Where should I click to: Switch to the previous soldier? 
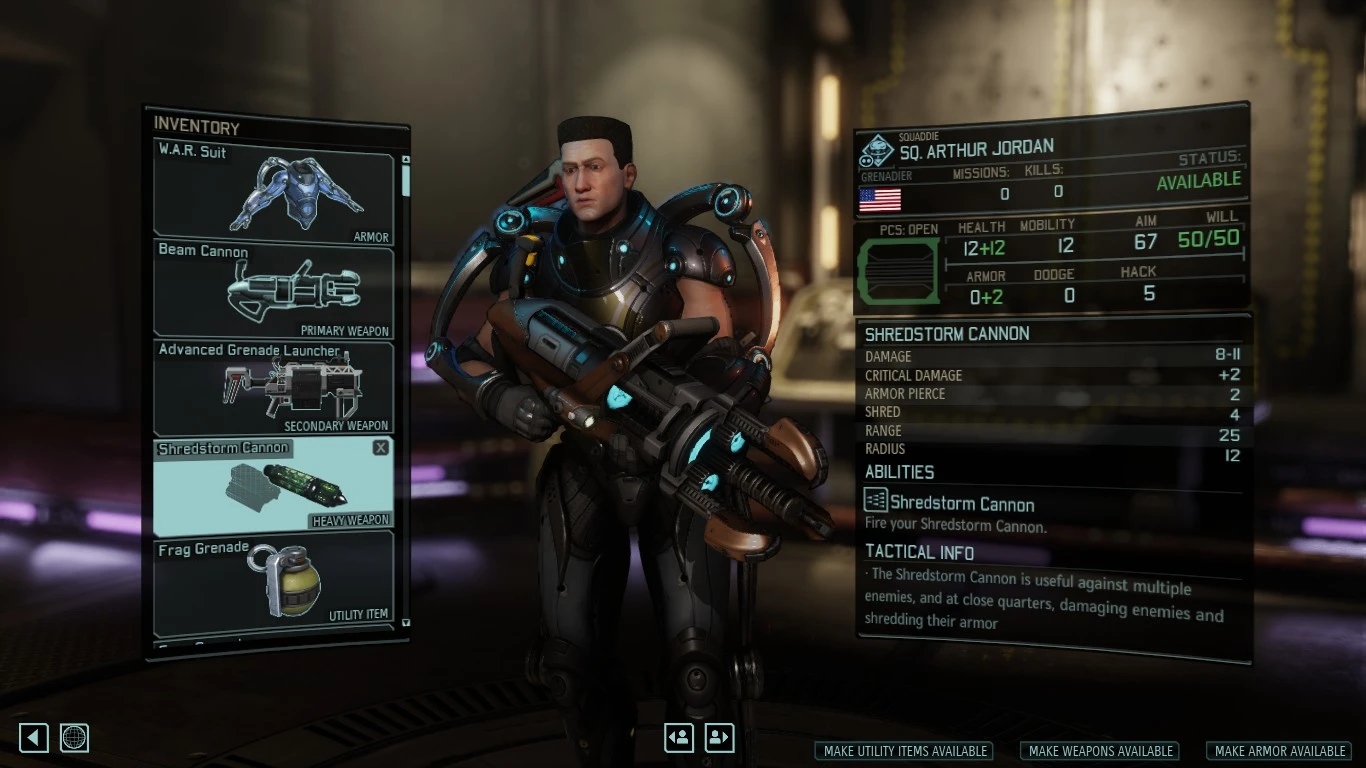679,737
